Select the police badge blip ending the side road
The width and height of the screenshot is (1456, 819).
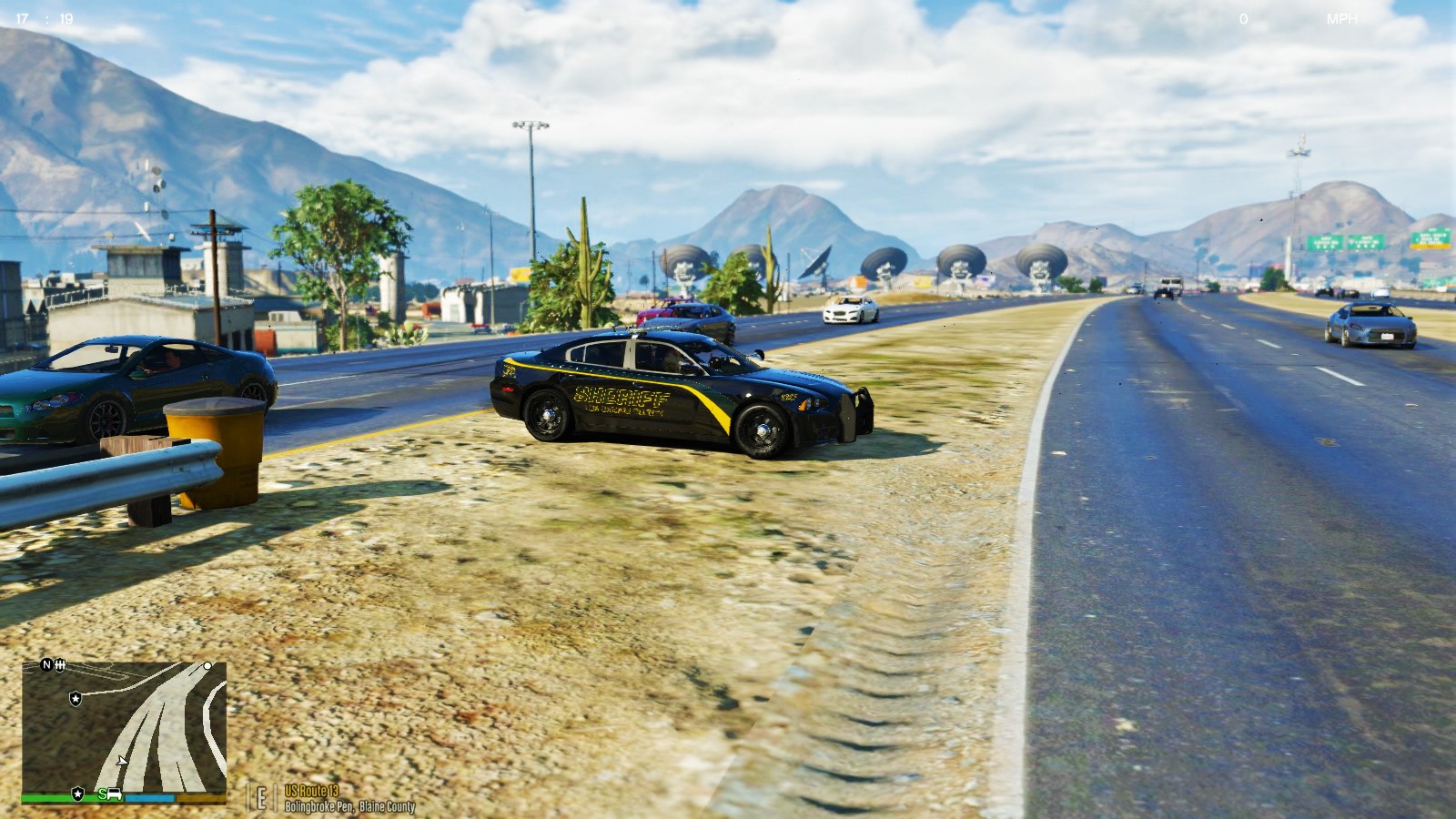point(75,698)
